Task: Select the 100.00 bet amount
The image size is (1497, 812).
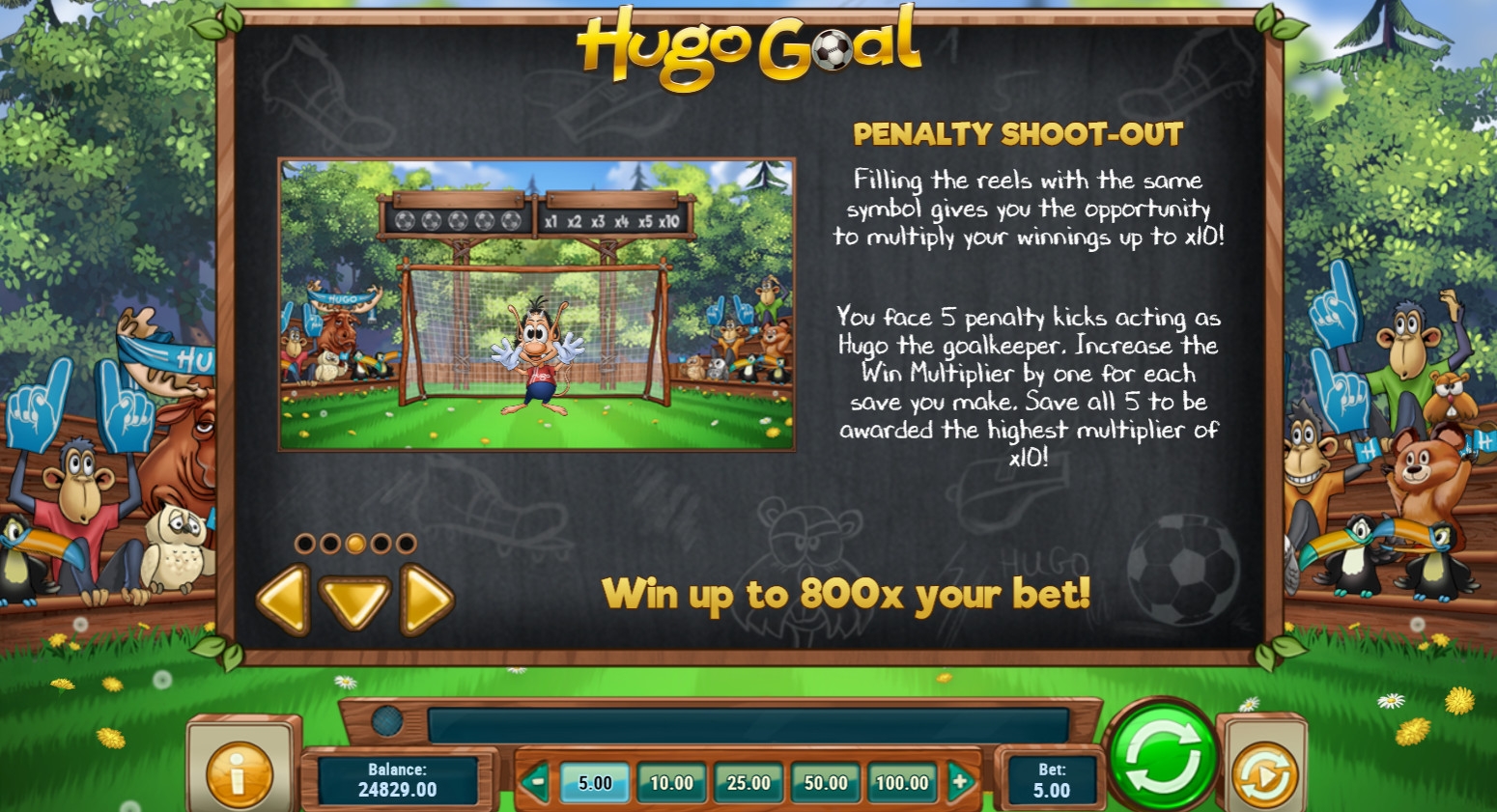Action: pyautogui.click(x=902, y=783)
